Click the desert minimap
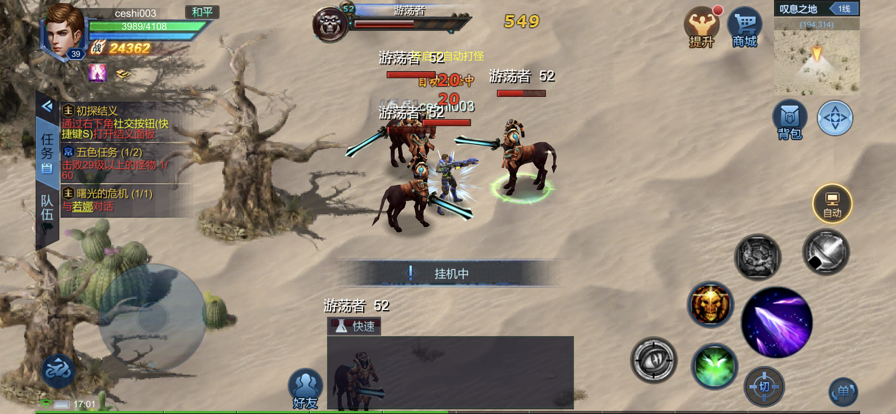This screenshot has height=414, width=896. point(816,58)
